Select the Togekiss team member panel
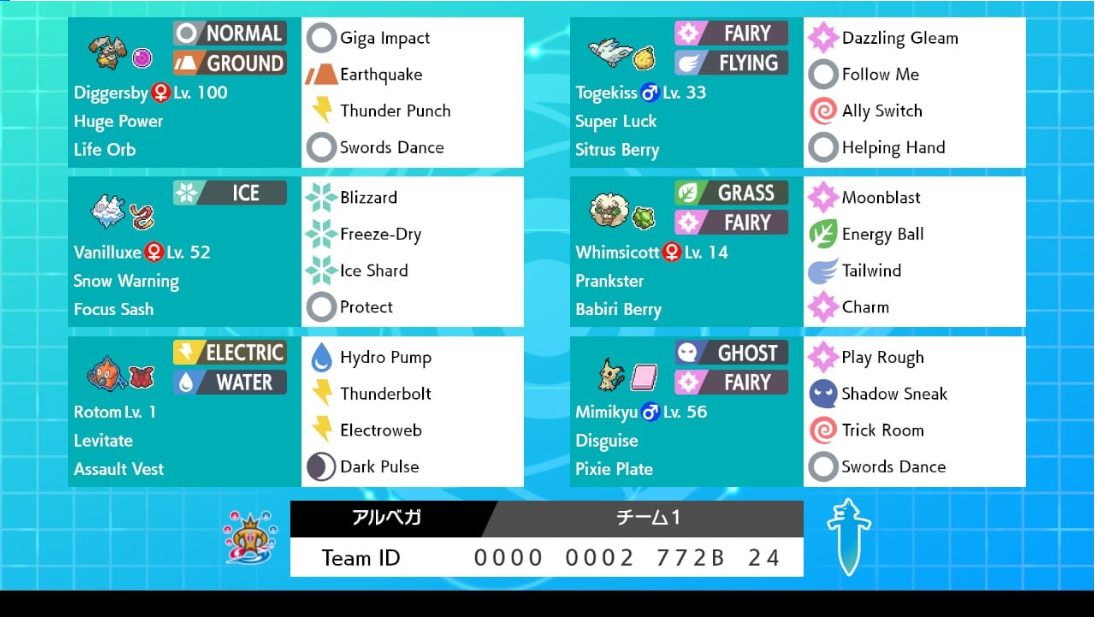This screenshot has height=618, width=1095. click(686, 92)
